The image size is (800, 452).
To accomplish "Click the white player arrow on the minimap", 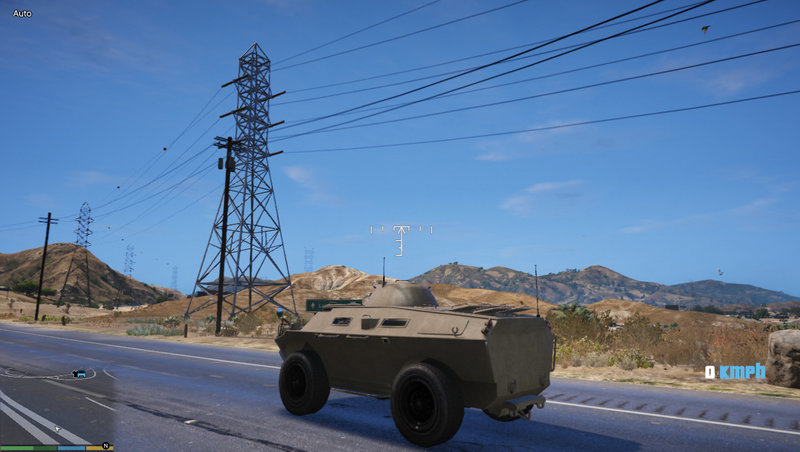I will (57, 429).
